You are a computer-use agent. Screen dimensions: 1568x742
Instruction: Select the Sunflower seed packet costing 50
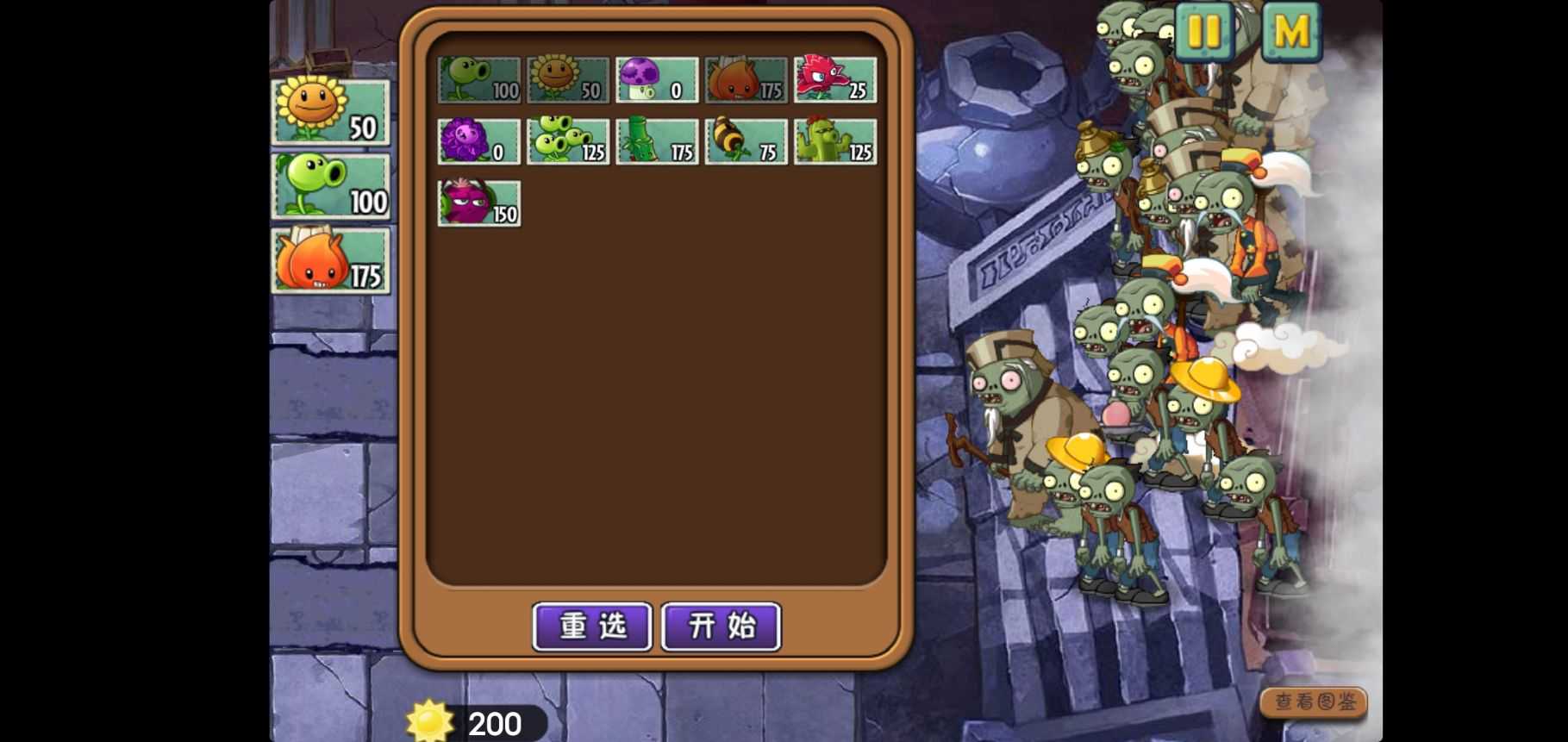point(566,78)
